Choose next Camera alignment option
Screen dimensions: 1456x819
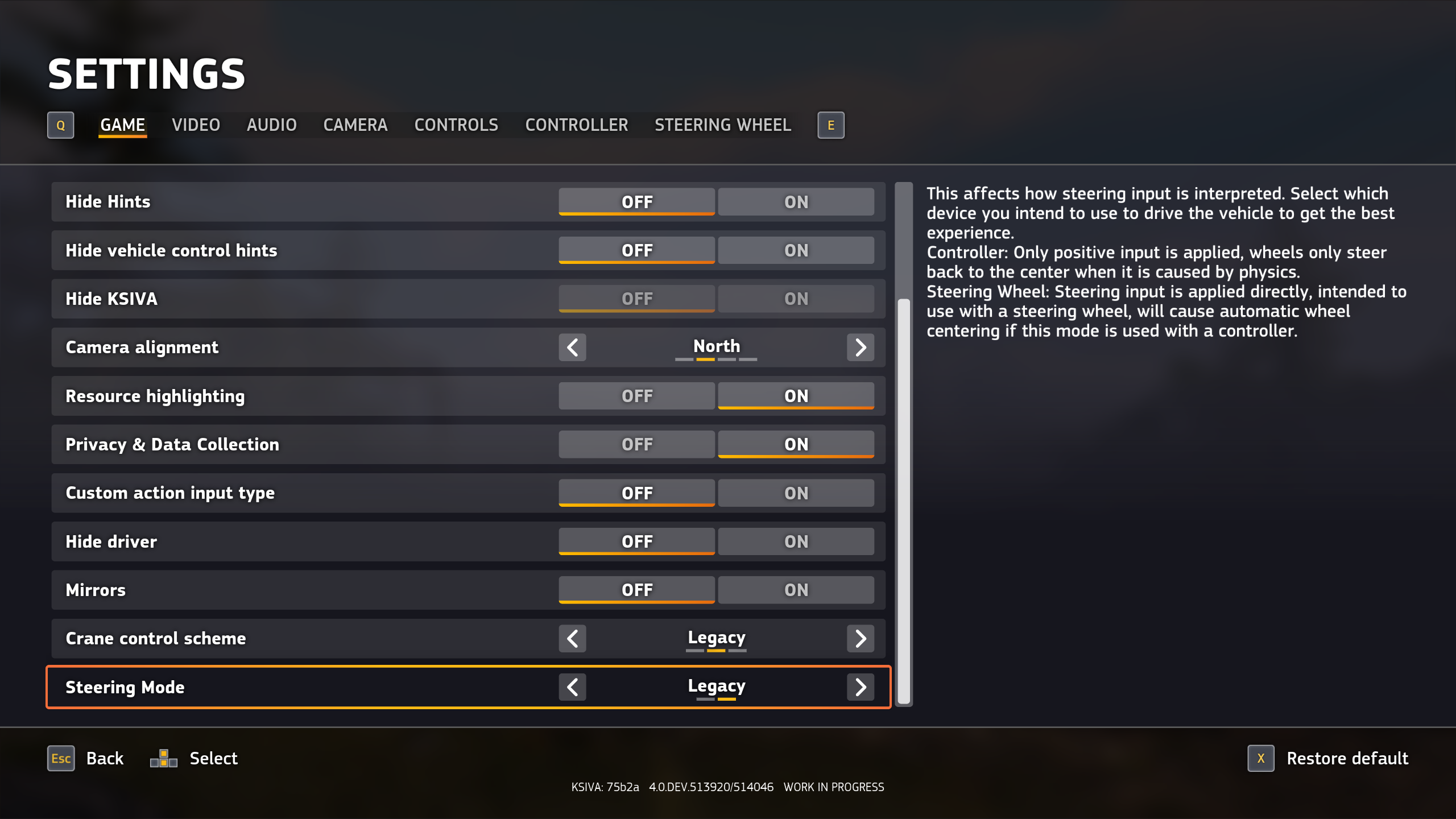coord(860,348)
